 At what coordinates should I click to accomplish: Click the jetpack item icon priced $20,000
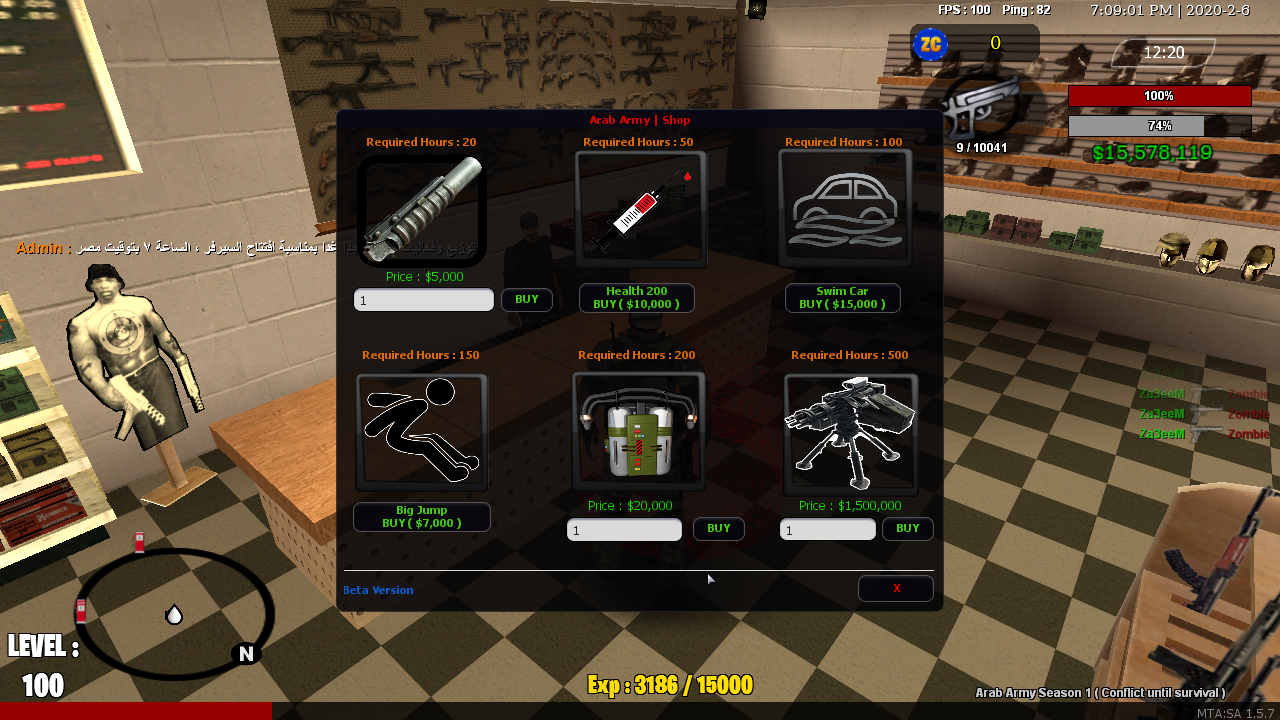[x=638, y=430]
